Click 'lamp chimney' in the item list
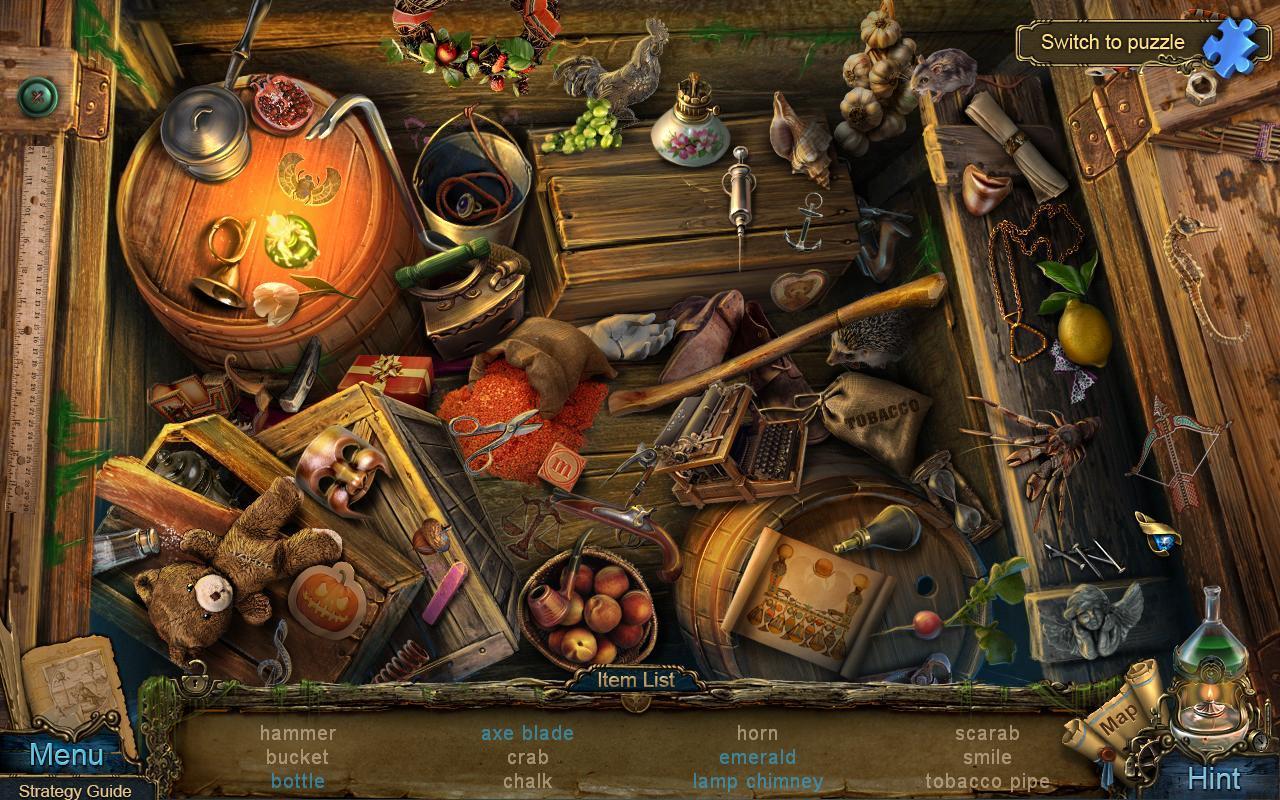Image resolution: width=1280 pixels, height=800 pixels. coord(757,783)
